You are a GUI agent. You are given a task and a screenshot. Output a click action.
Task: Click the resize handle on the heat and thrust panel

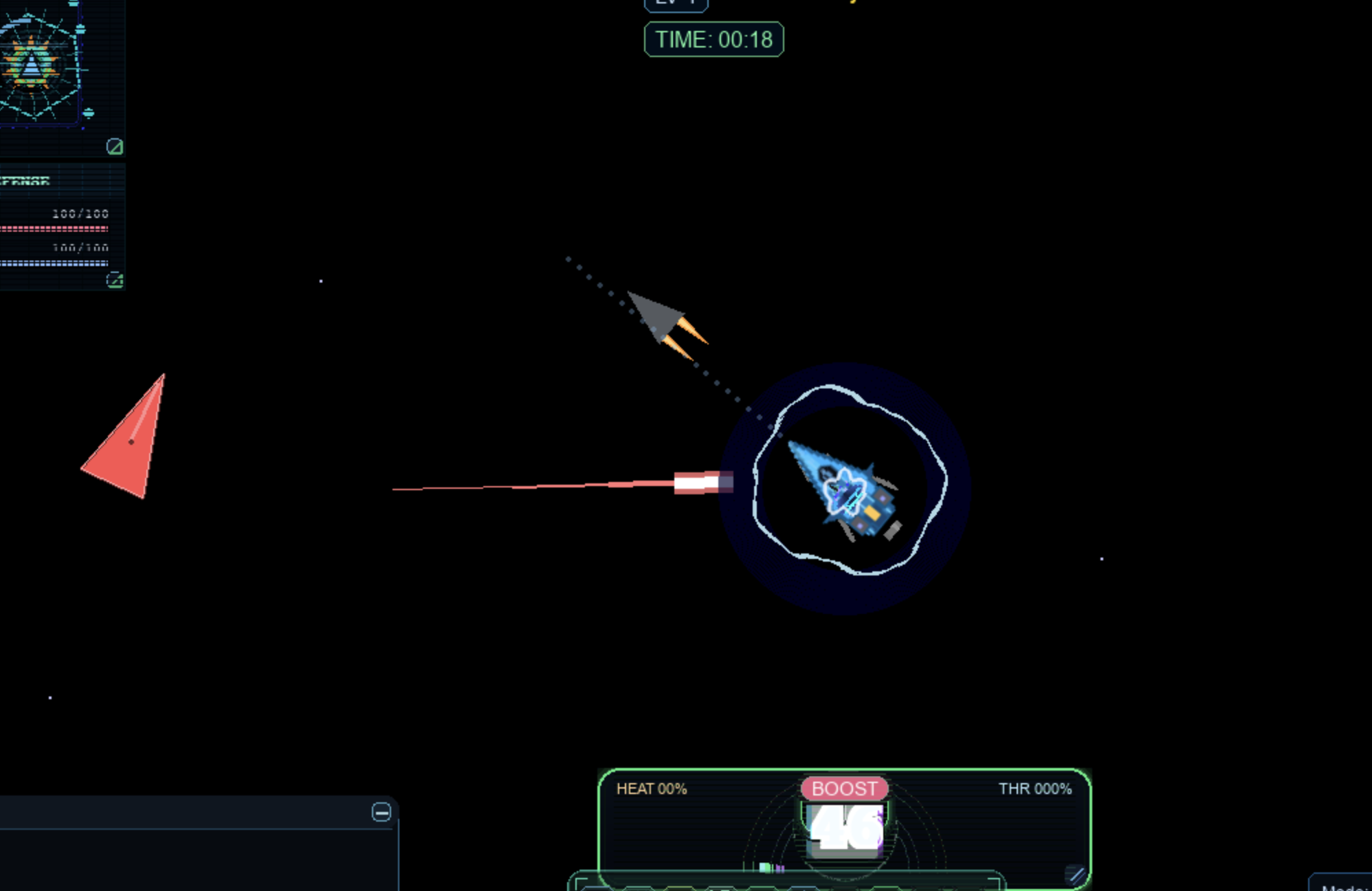[x=1076, y=874]
